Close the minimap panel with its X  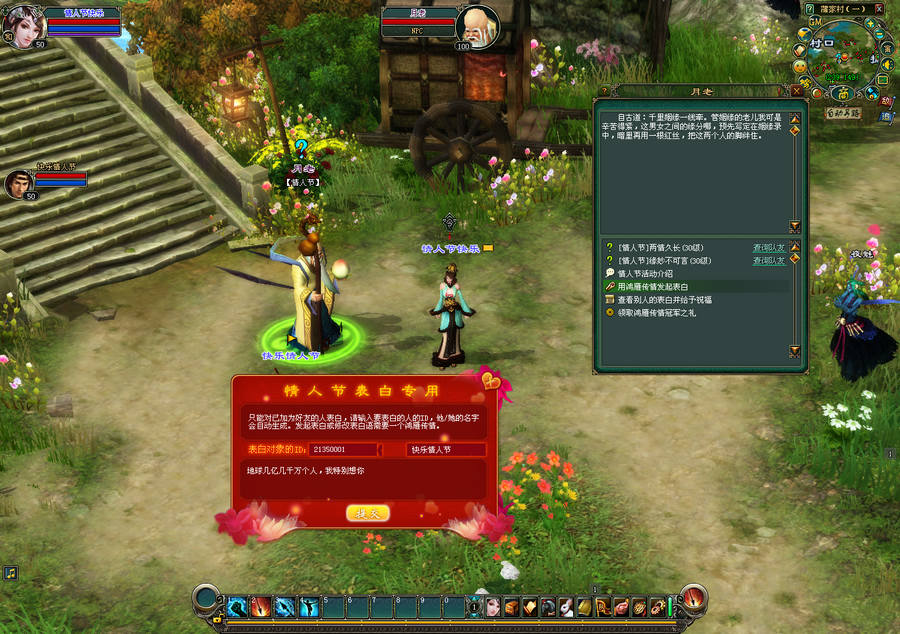tap(878, 9)
